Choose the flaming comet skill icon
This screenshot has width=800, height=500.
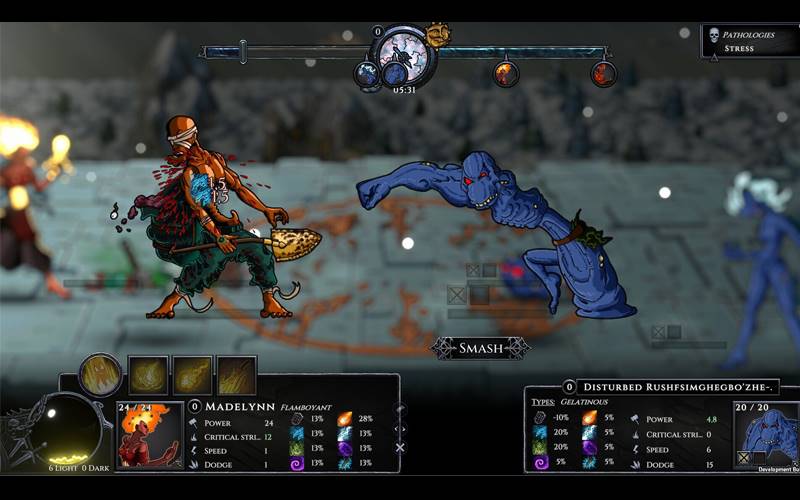193,375
